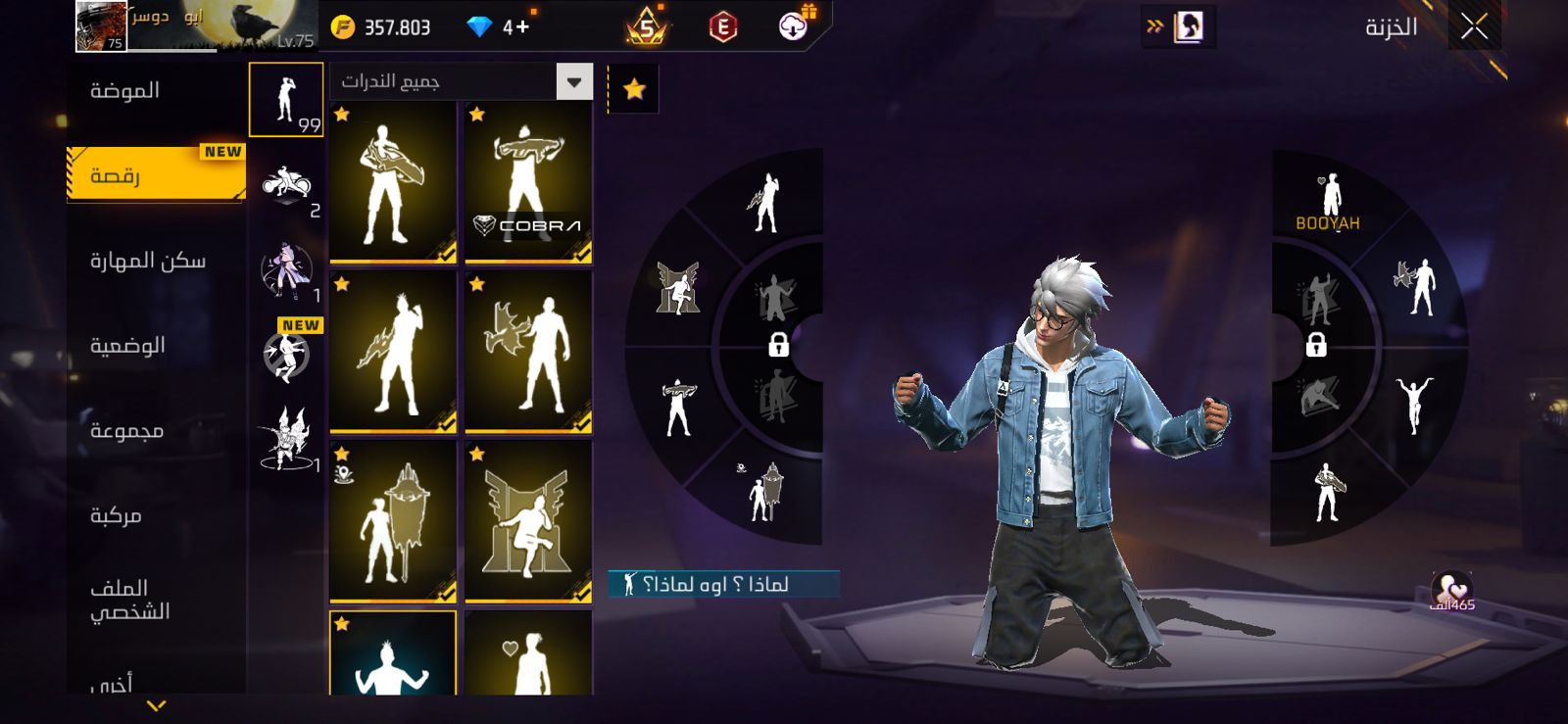Pick the winged dragon emote tile
Image resolution: width=1568 pixels, height=724 pixels.
click(528, 352)
